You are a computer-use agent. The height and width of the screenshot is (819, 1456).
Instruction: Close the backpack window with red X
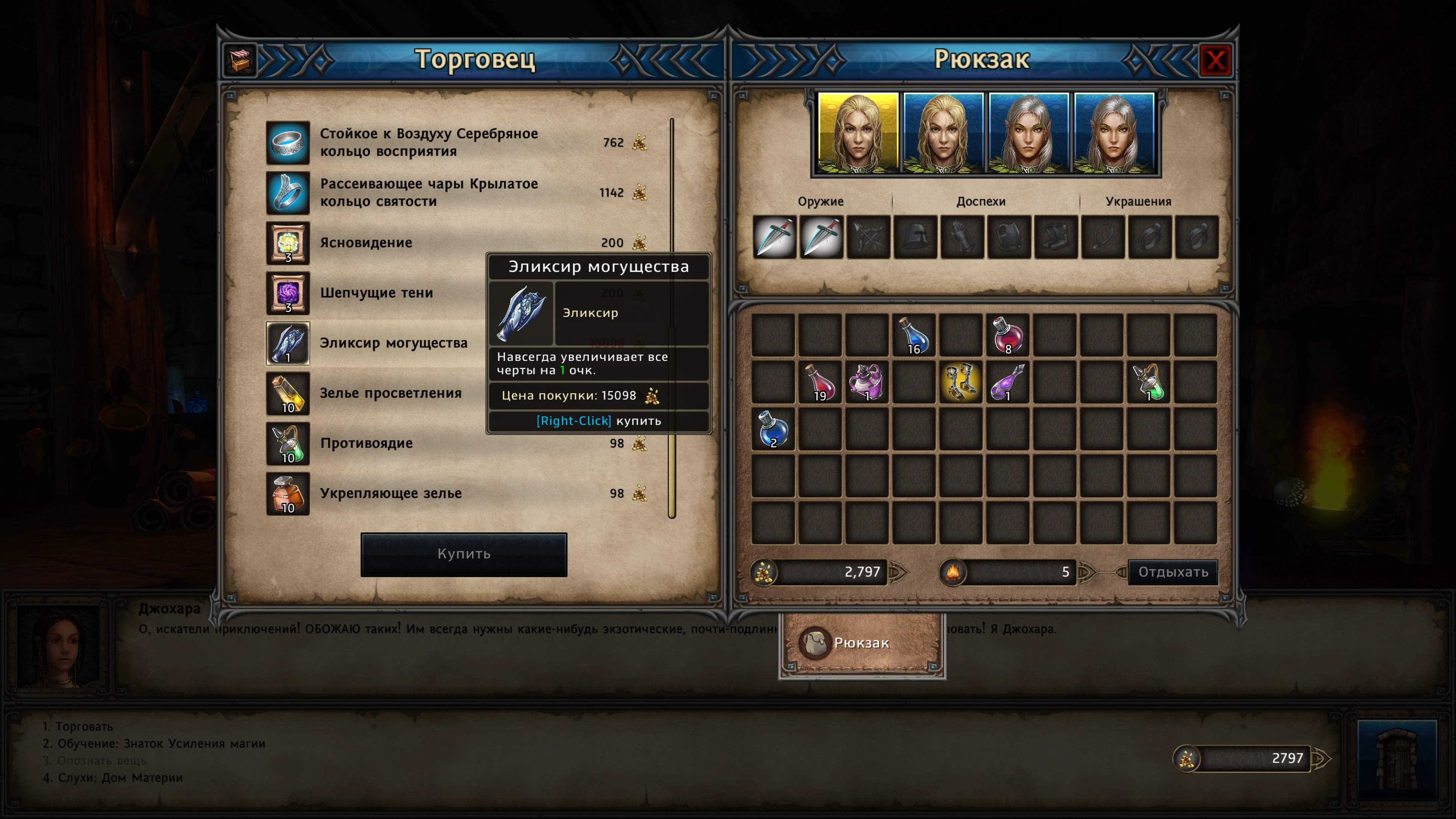point(1215,60)
